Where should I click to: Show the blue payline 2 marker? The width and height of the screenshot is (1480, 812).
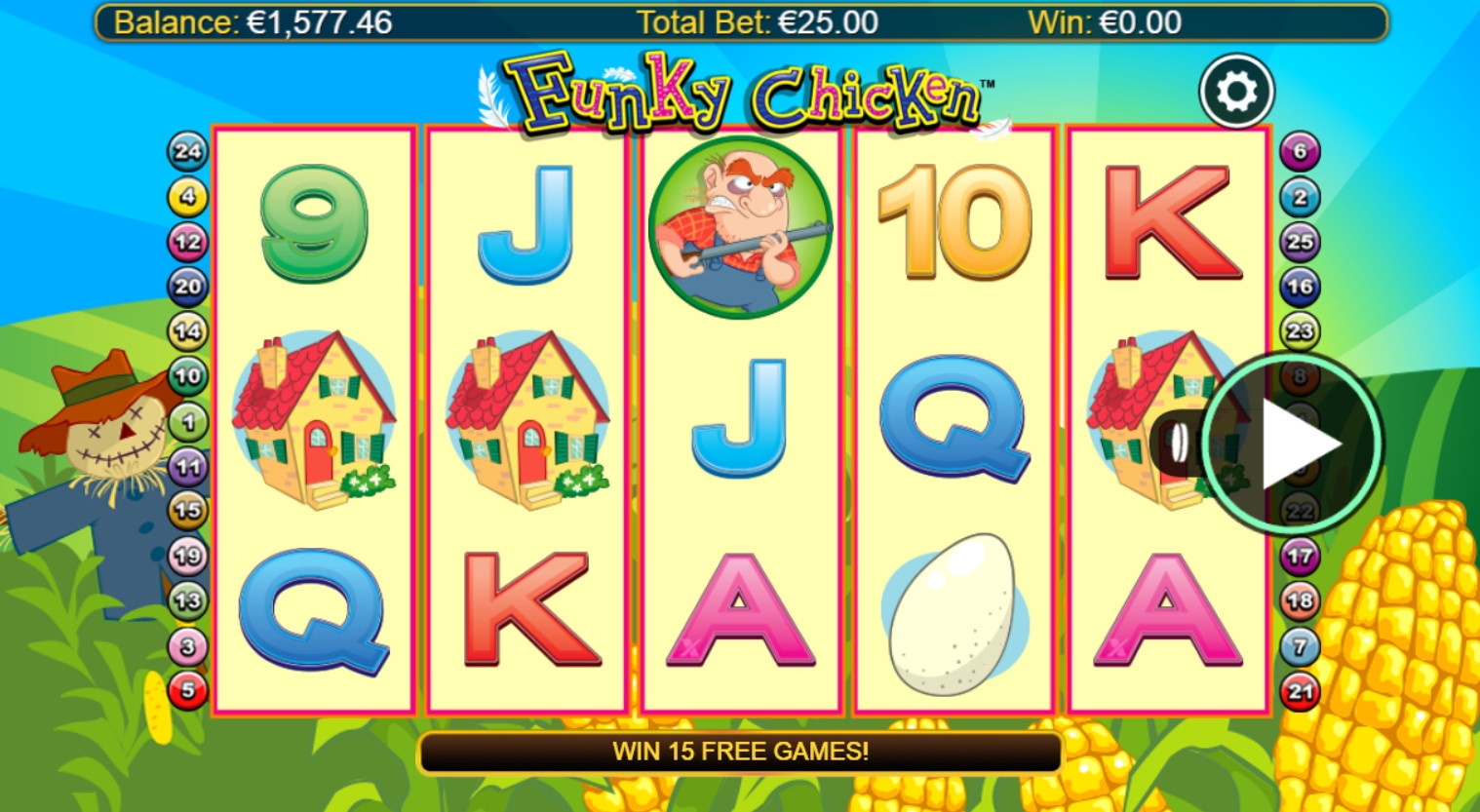tap(1300, 197)
